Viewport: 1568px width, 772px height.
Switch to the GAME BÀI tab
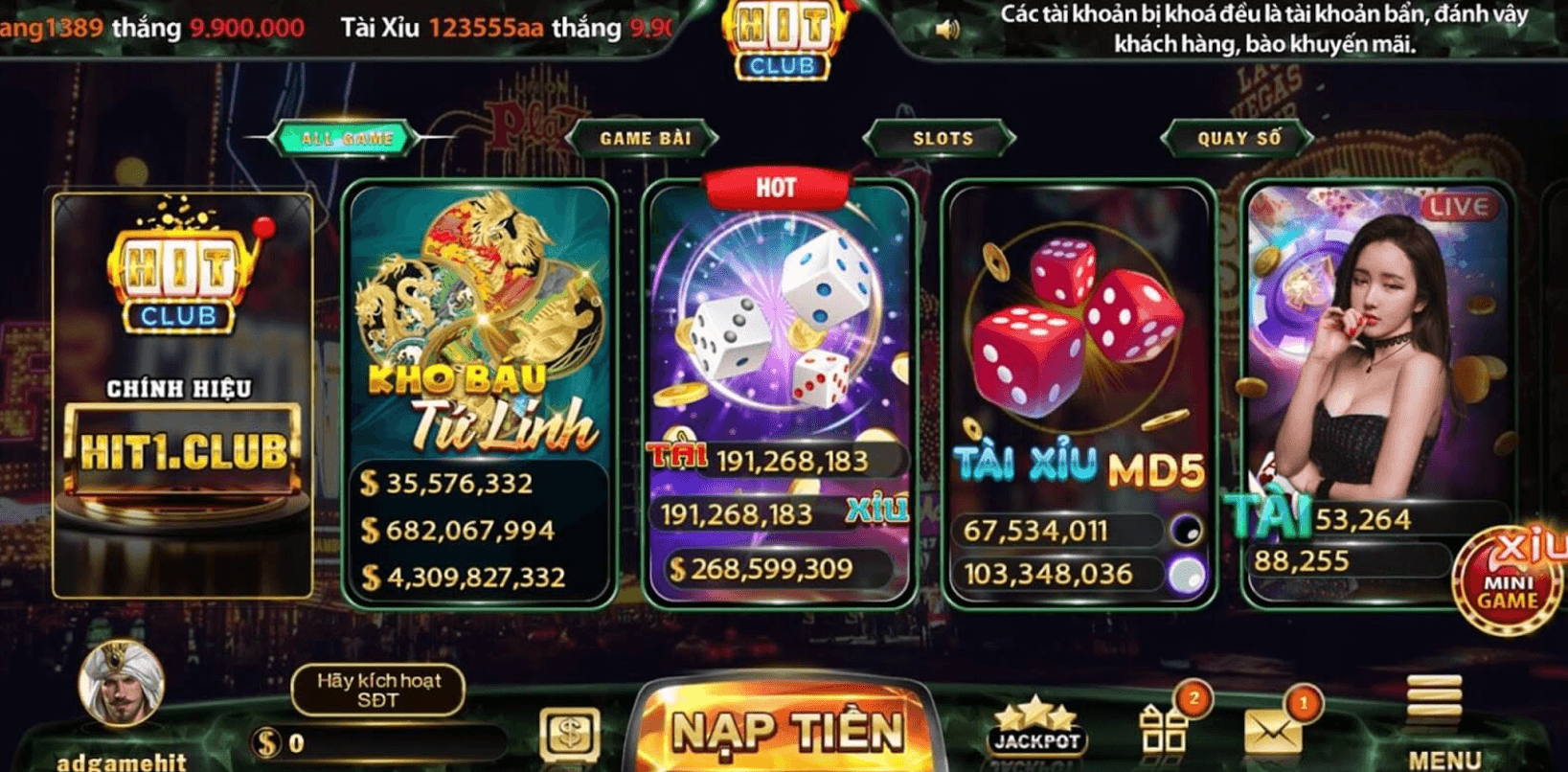point(645,137)
